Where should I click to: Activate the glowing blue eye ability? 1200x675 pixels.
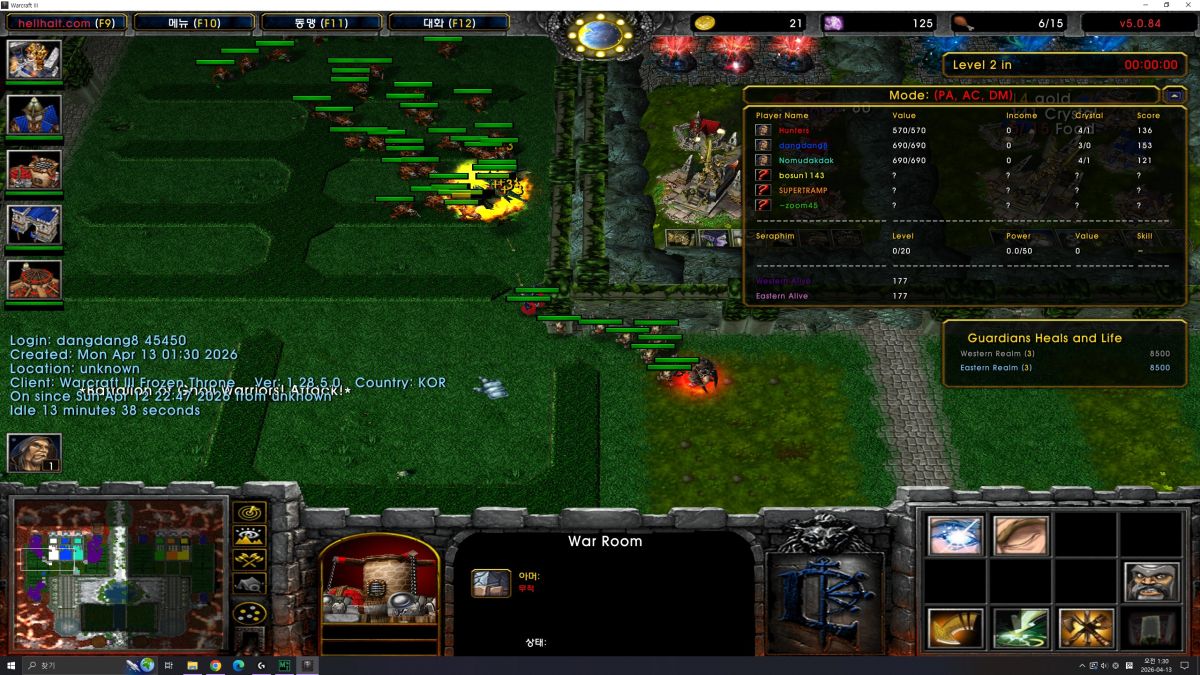coord(954,536)
